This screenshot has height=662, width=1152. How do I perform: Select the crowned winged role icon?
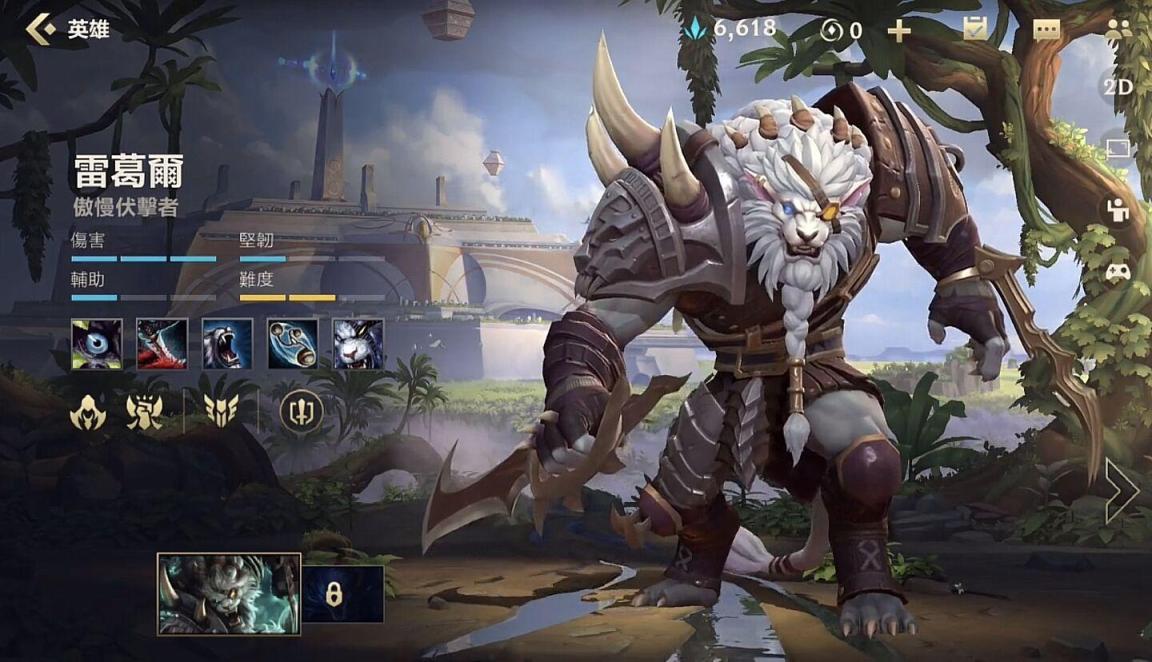tap(145, 411)
